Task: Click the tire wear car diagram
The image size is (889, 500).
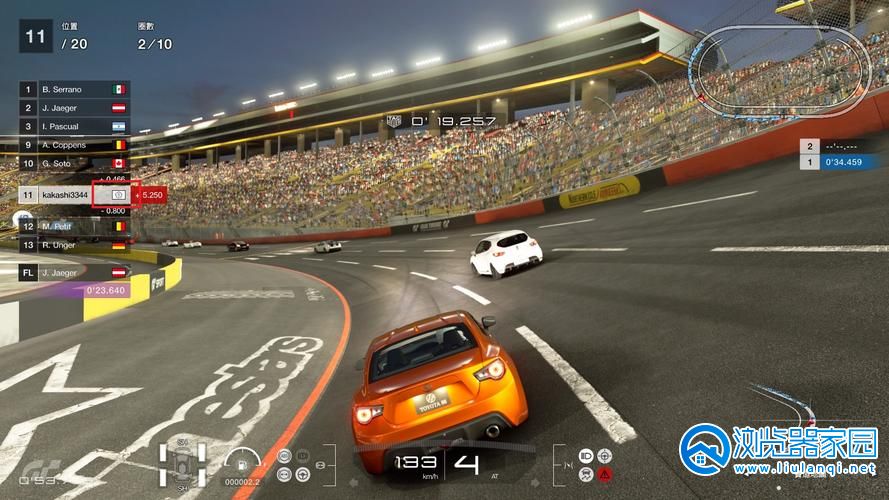Action: point(183,464)
